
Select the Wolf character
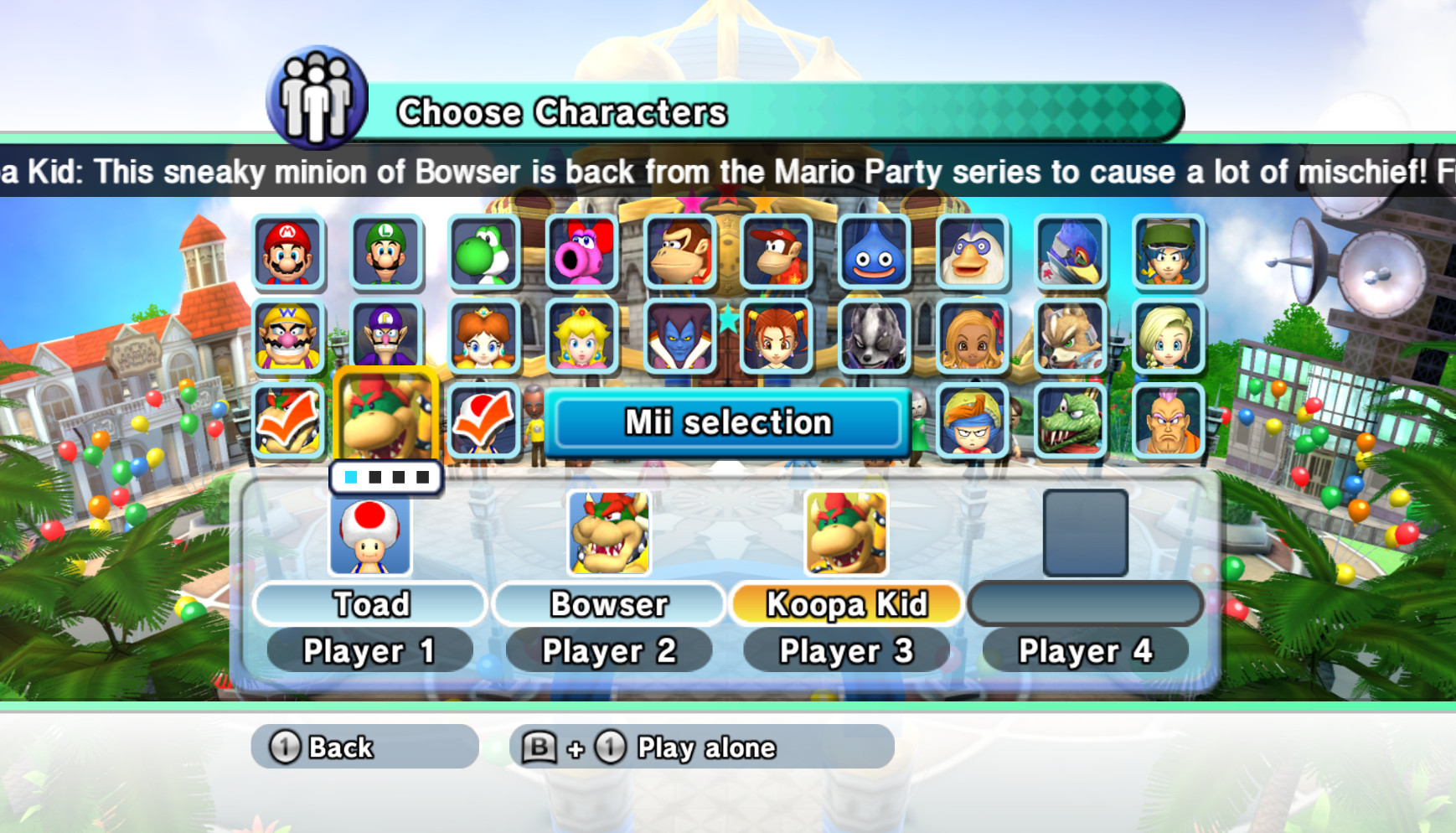click(x=875, y=339)
